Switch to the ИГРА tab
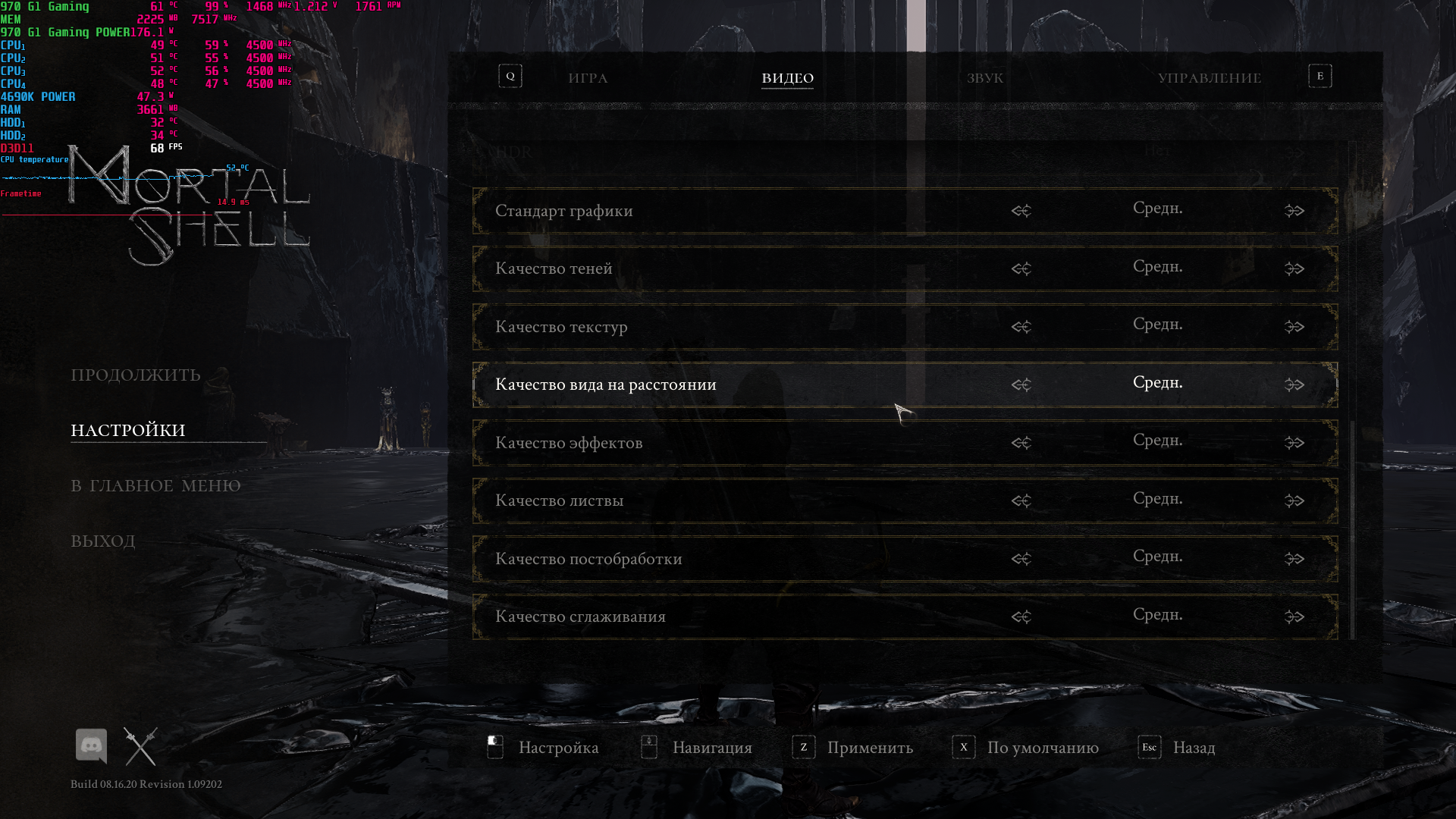The height and width of the screenshot is (819, 1456). tap(588, 78)
